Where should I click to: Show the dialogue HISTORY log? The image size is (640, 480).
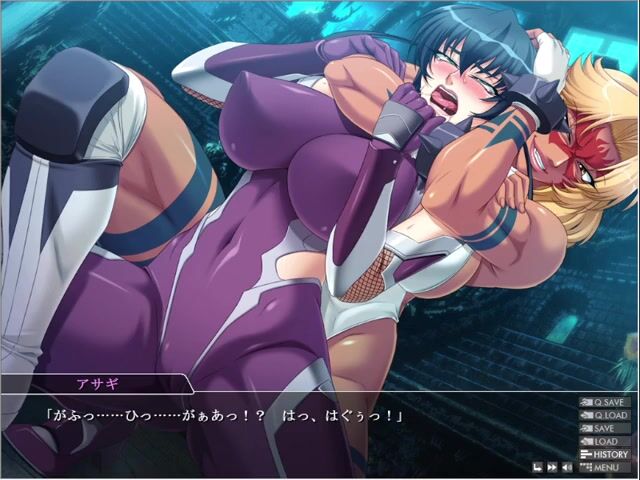pos(607,454)
